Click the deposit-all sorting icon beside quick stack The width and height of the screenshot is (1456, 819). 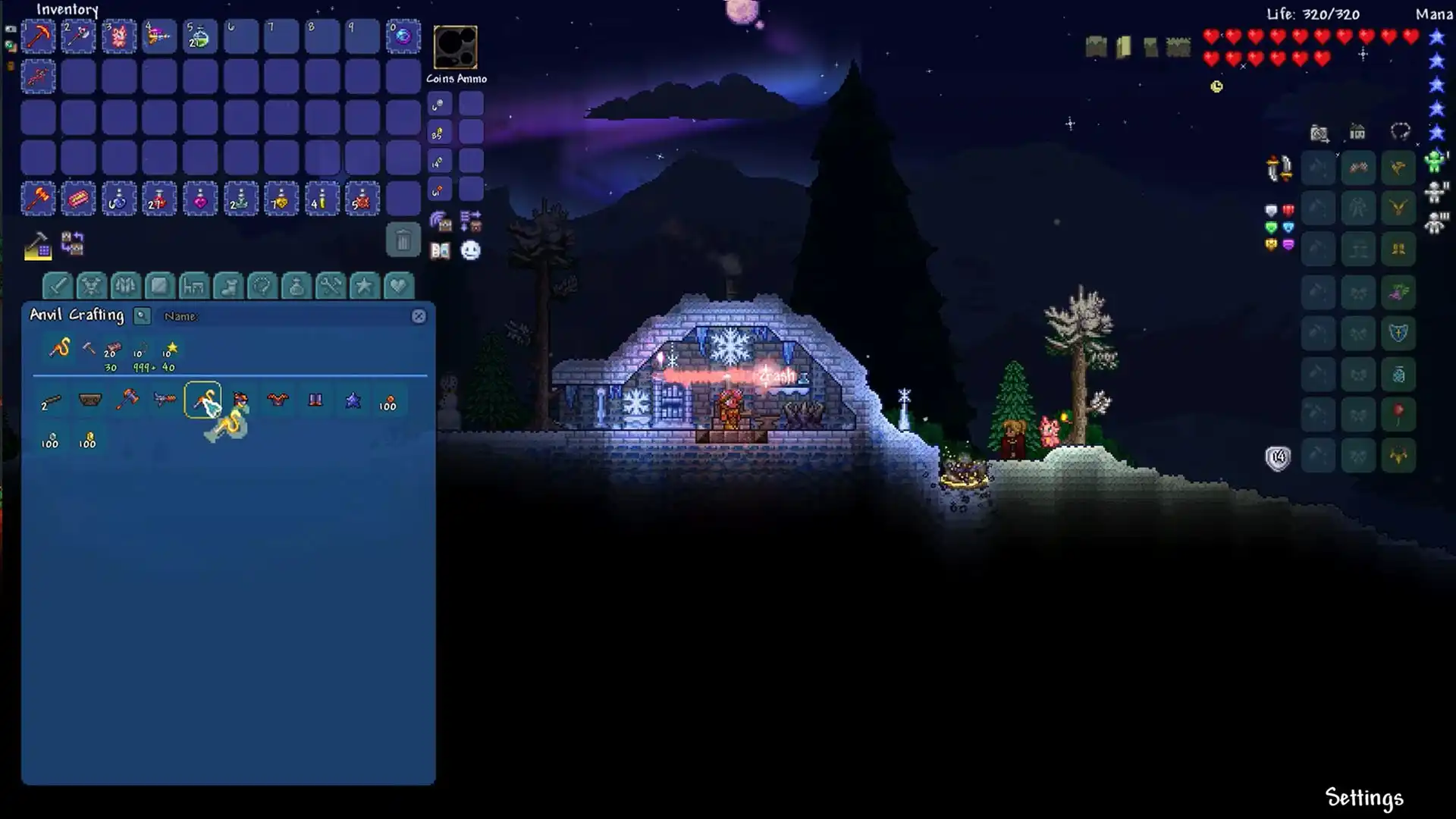(471, 221)
